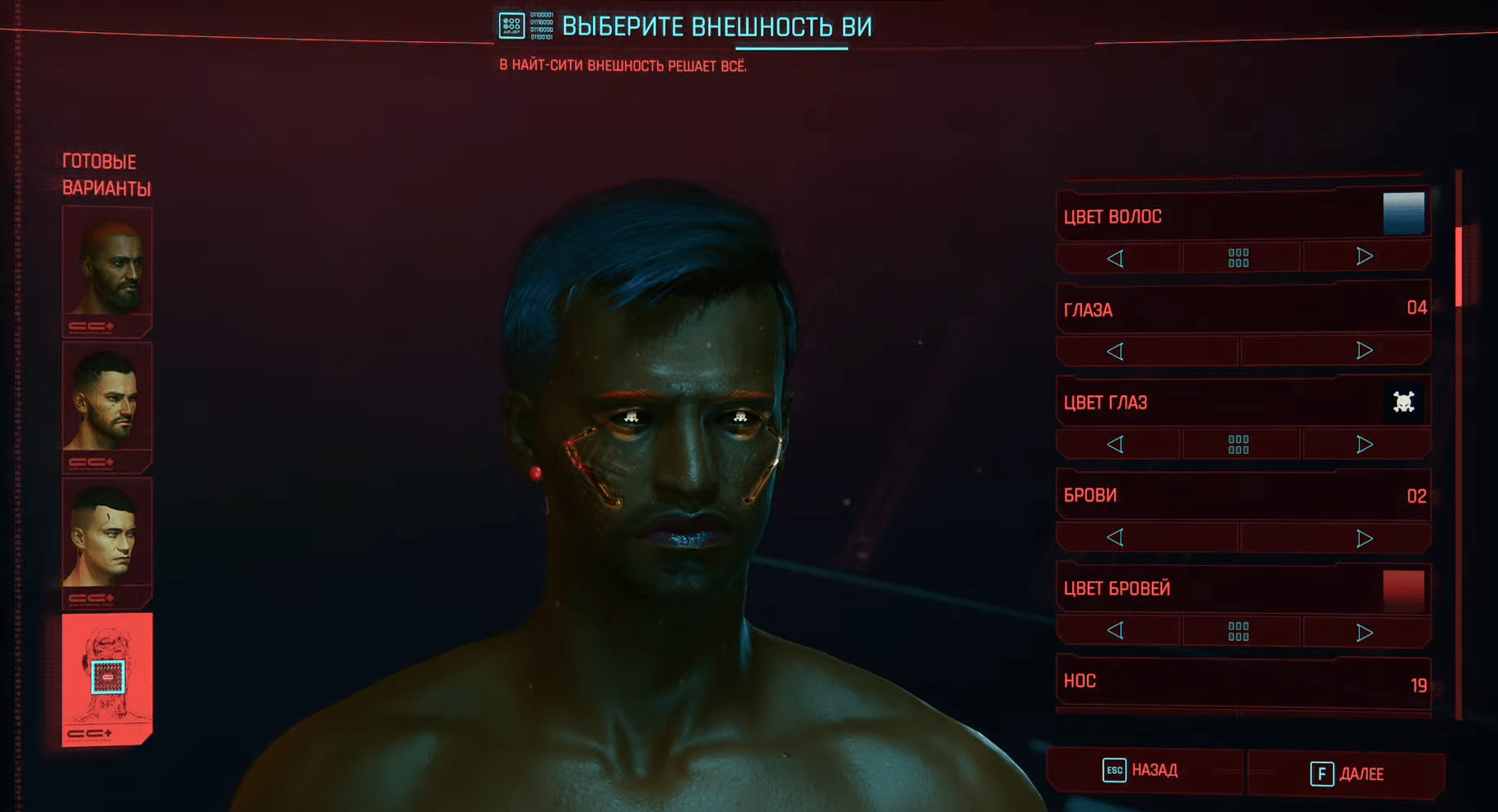The height and width of the screenshot is (812, 1498).
Task: Choose the previous Брови style
Action: click(1115, 538)
